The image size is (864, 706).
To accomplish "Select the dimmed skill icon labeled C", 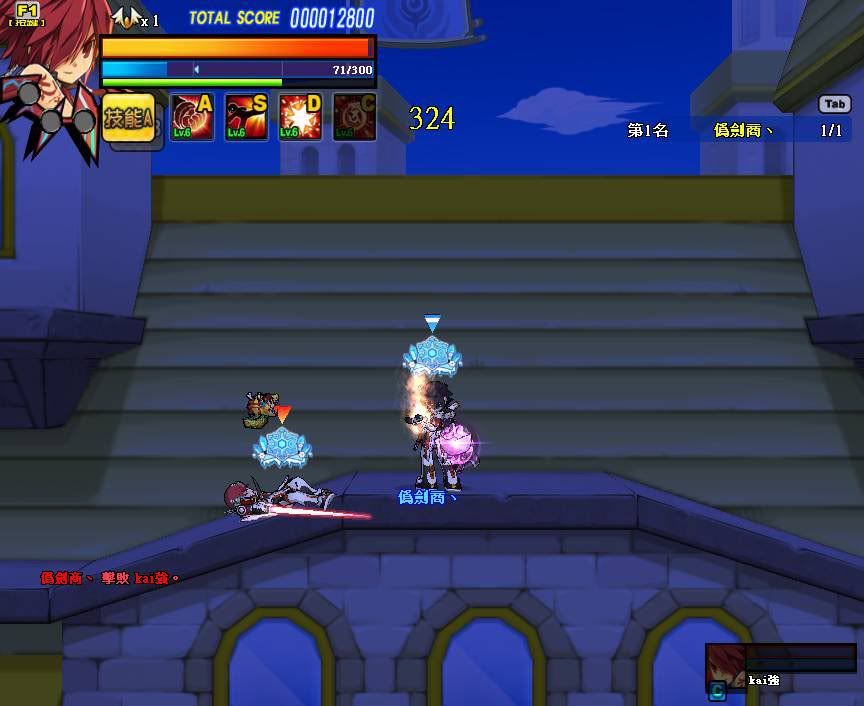I will click(354, 117).
